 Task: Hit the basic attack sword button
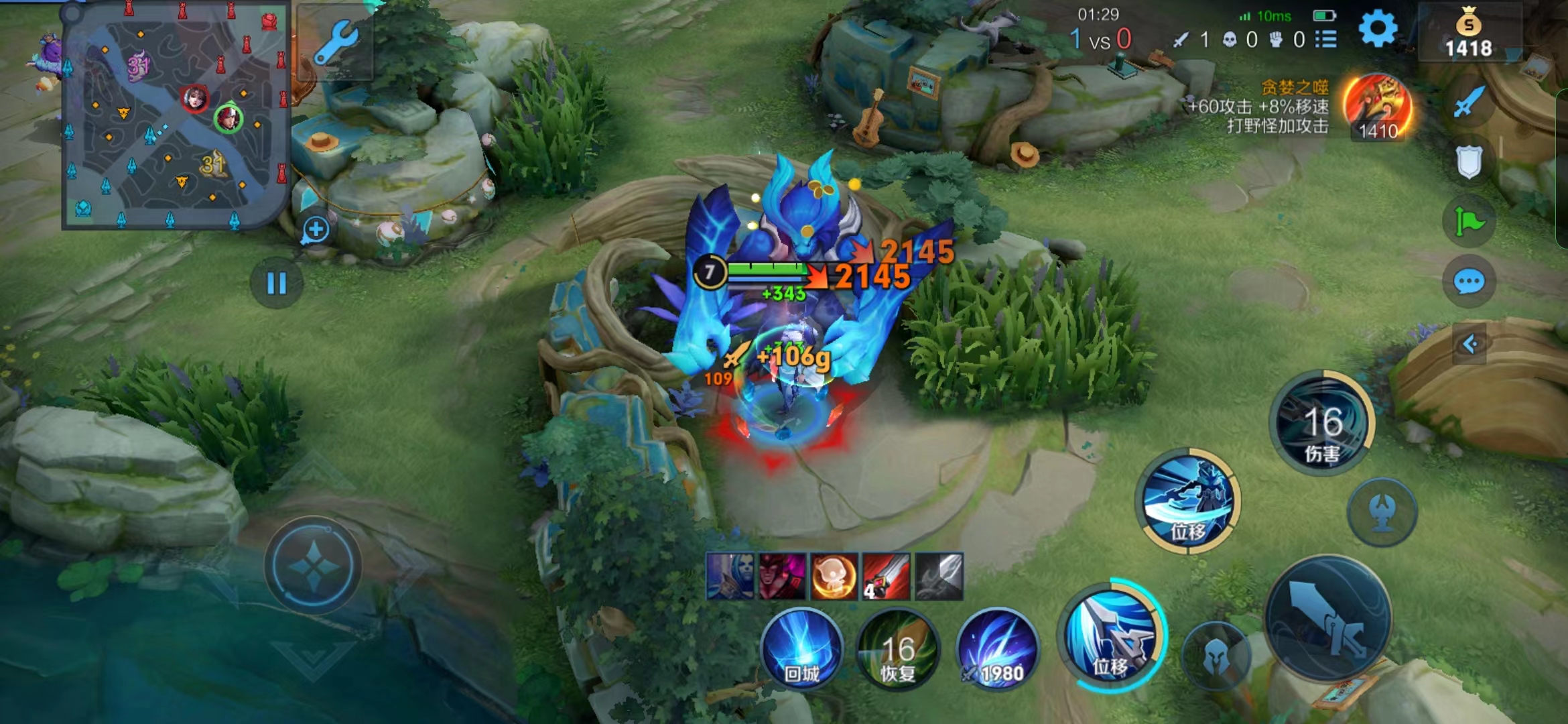1327,618
